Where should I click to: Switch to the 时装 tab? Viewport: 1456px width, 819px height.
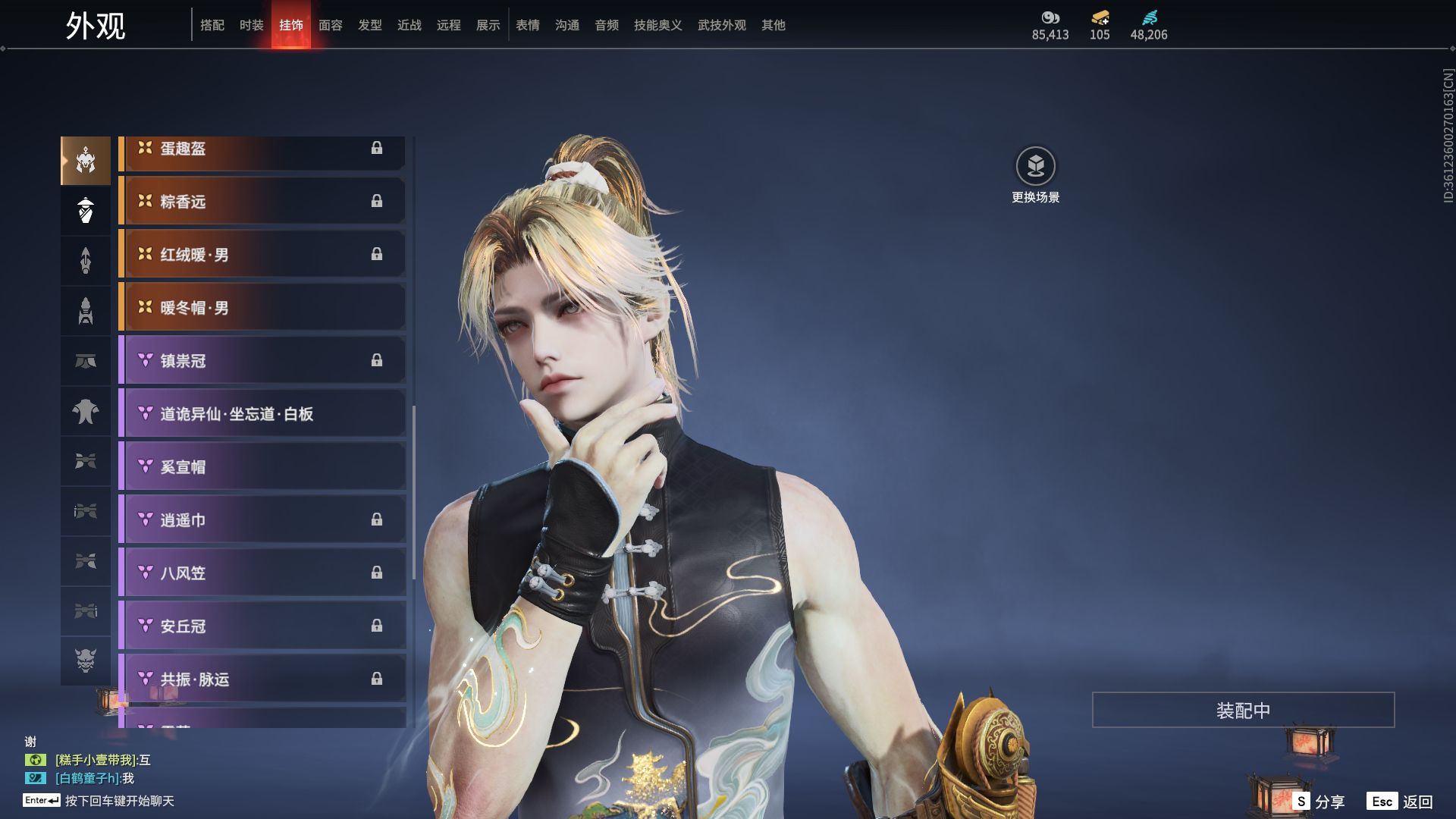click(251, 25)
